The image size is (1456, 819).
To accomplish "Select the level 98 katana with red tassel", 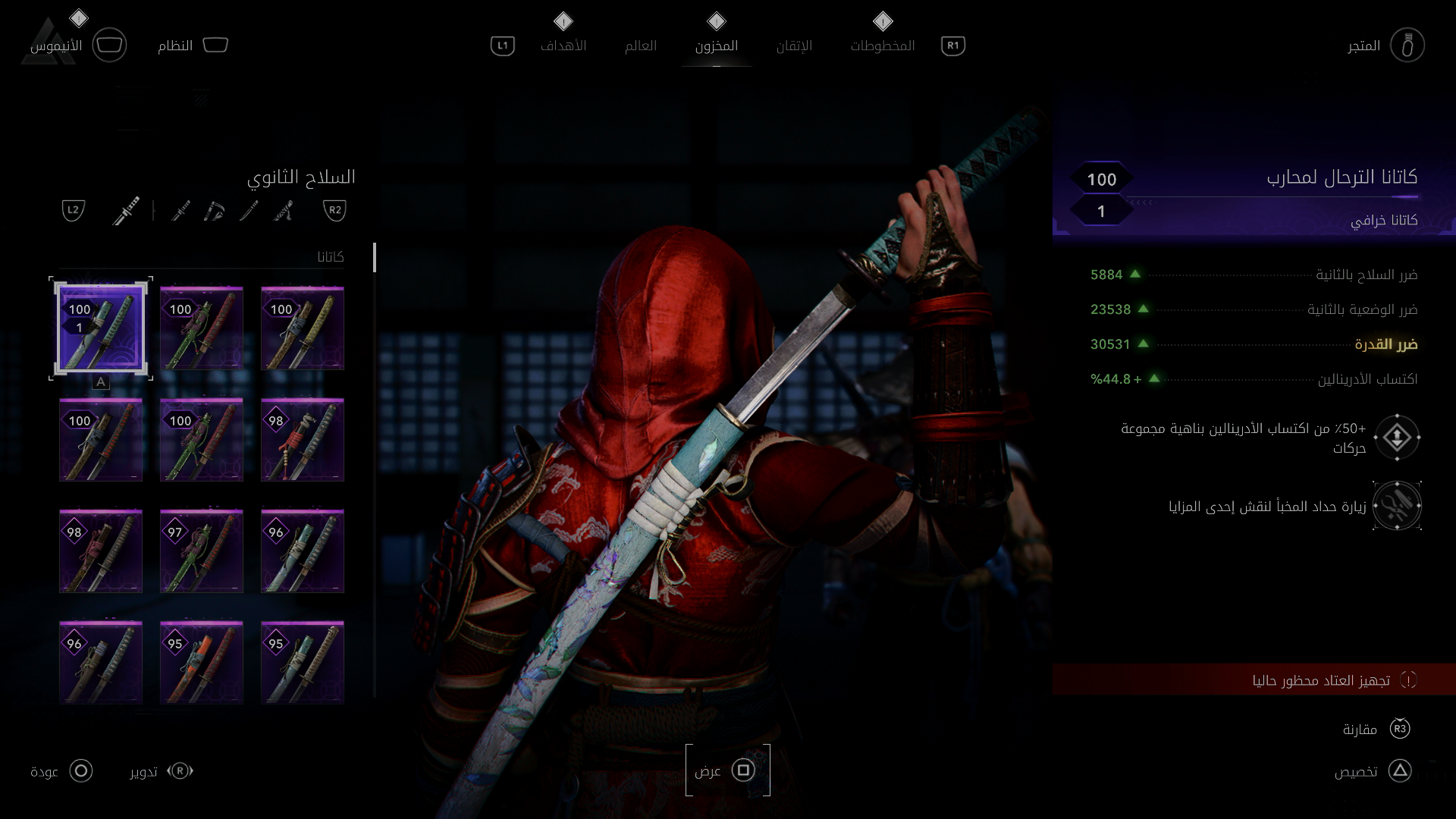I will tap(303, 440).
